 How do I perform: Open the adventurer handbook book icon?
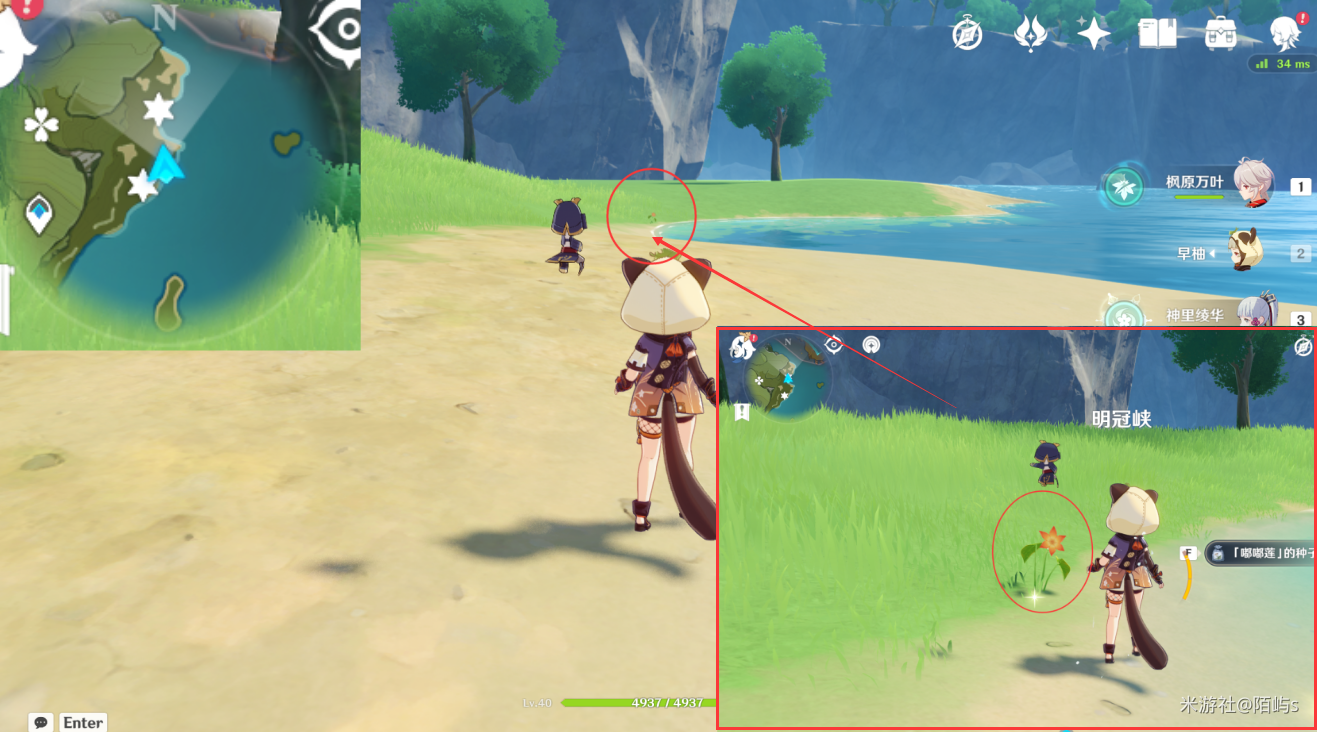1157,34
